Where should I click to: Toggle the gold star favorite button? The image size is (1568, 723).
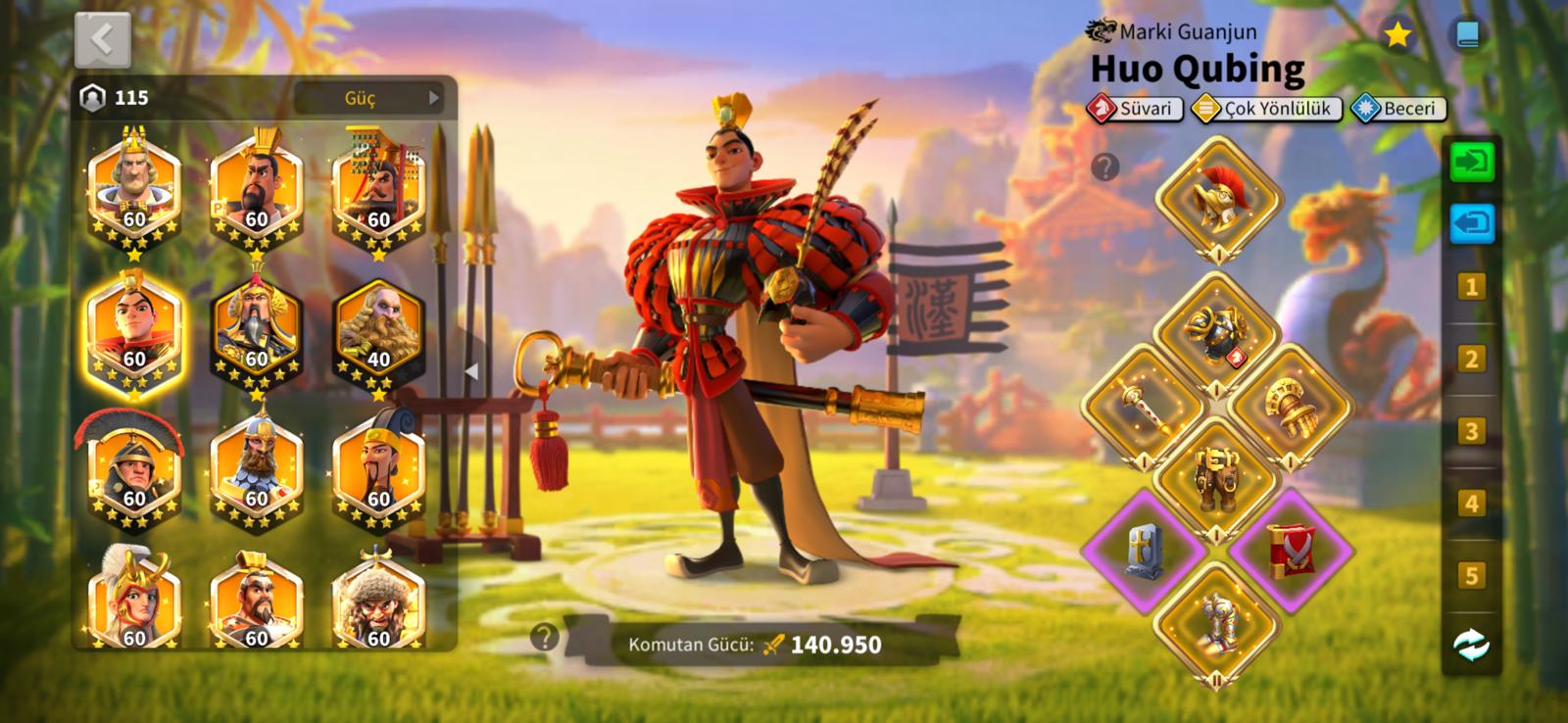(x=1396, y=36)
